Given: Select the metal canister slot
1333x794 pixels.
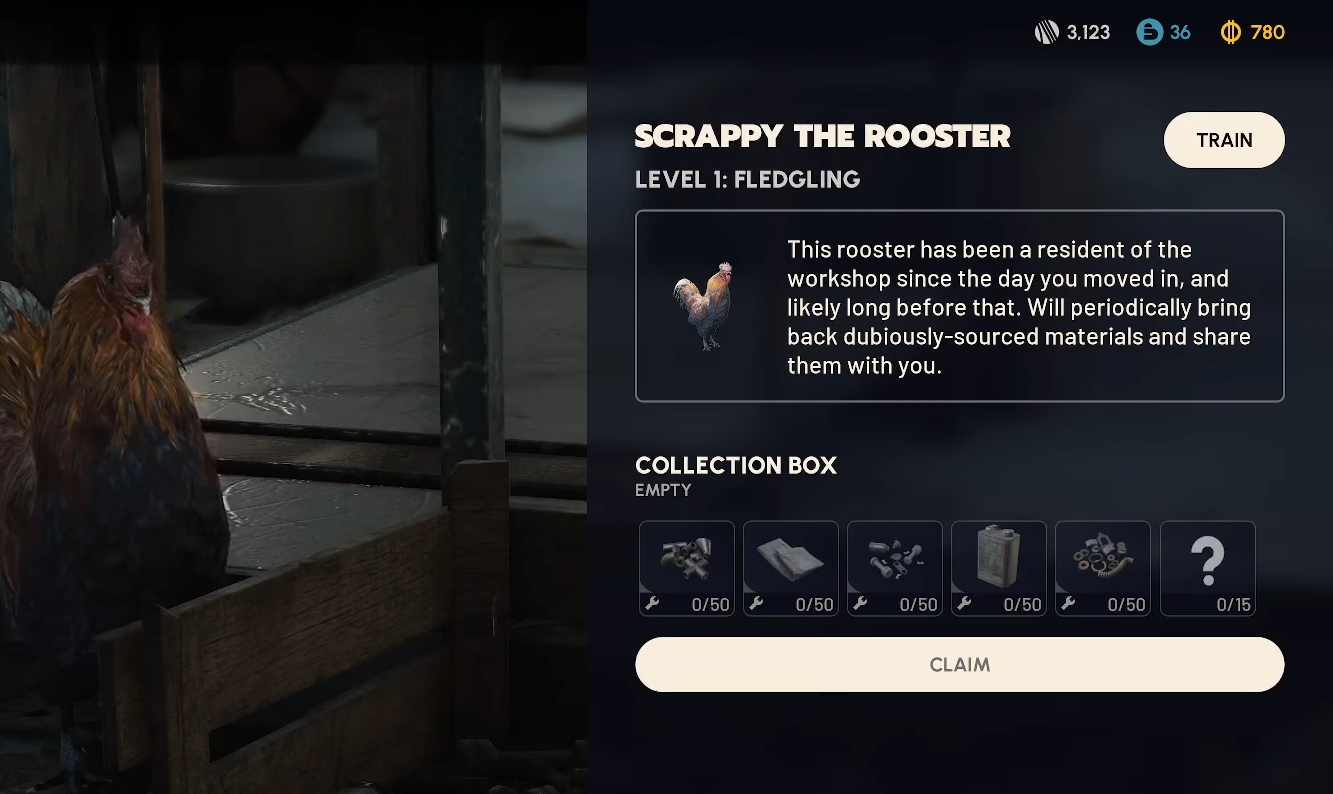Looking at the screenshot, I should pos(999,568).
